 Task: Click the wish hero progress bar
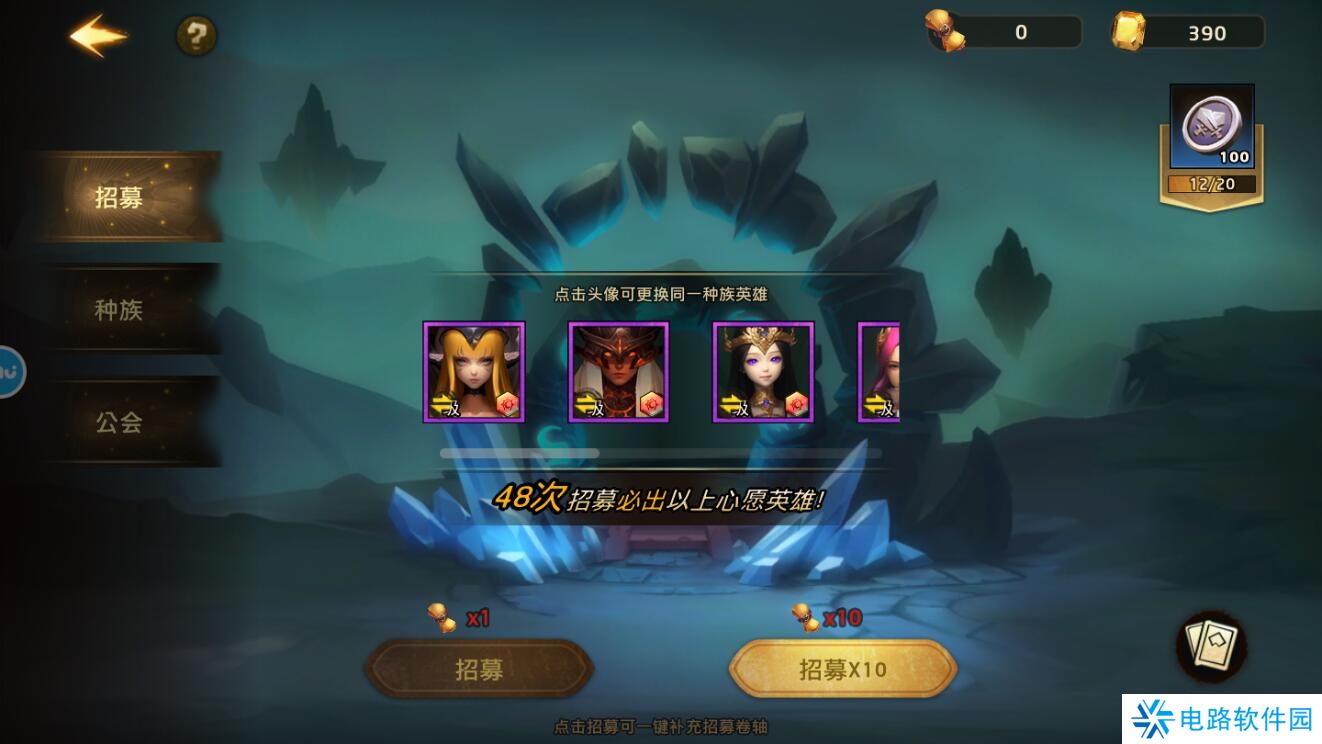coord(660,453)
